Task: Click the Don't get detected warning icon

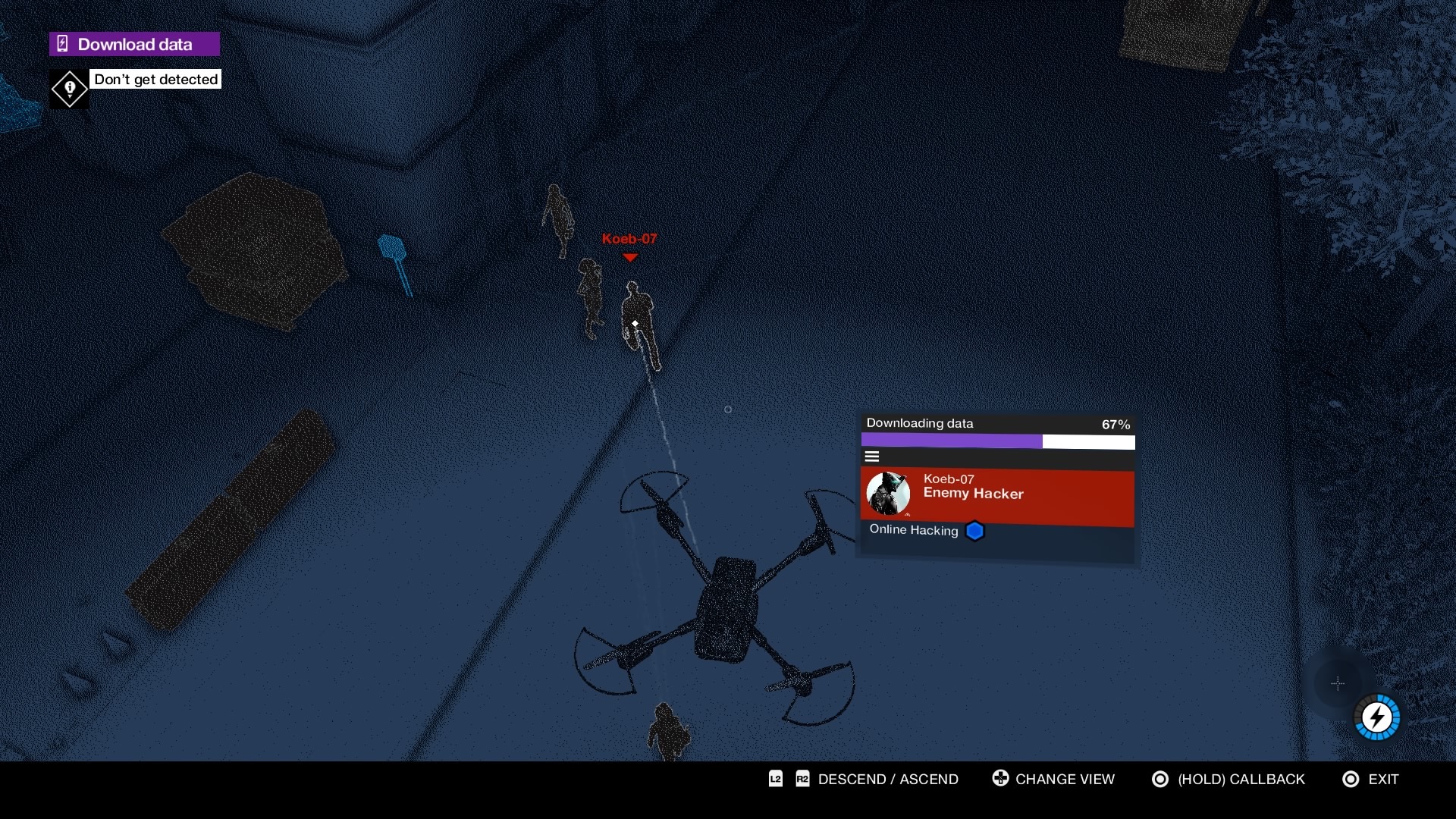Action: [69, 89]
